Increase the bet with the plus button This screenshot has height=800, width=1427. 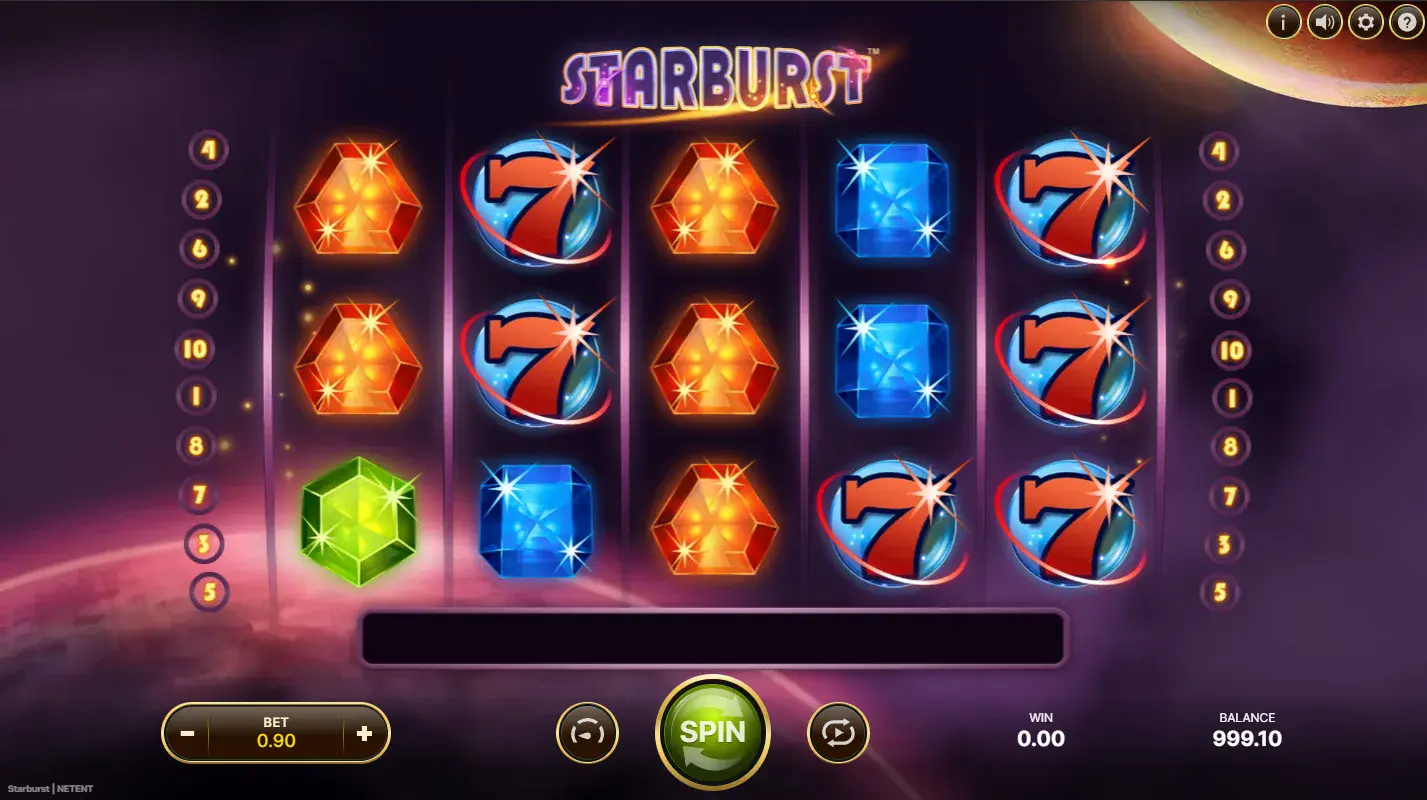(365, 732)
